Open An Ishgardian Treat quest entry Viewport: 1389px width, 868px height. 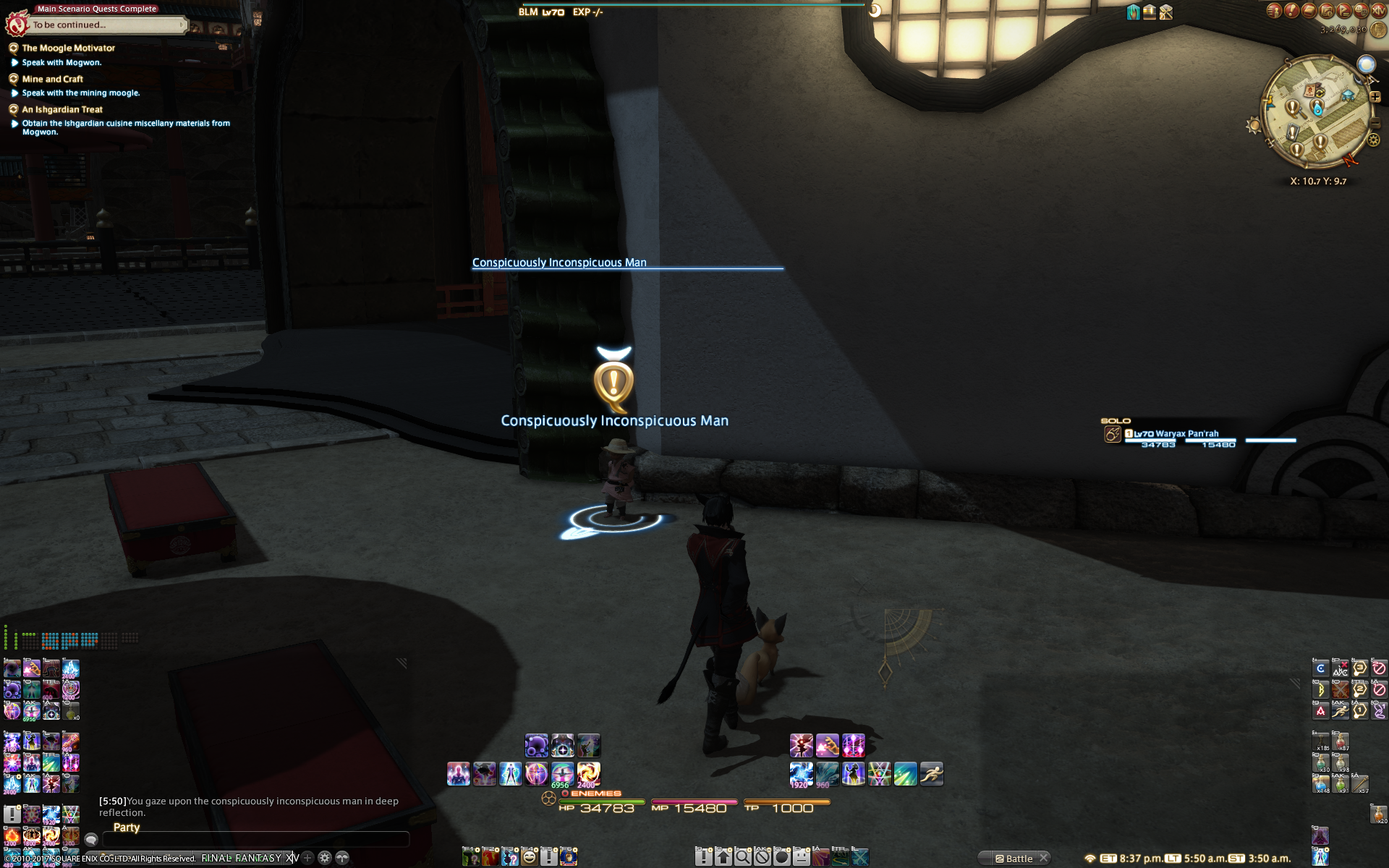click(x=62, y=109)
